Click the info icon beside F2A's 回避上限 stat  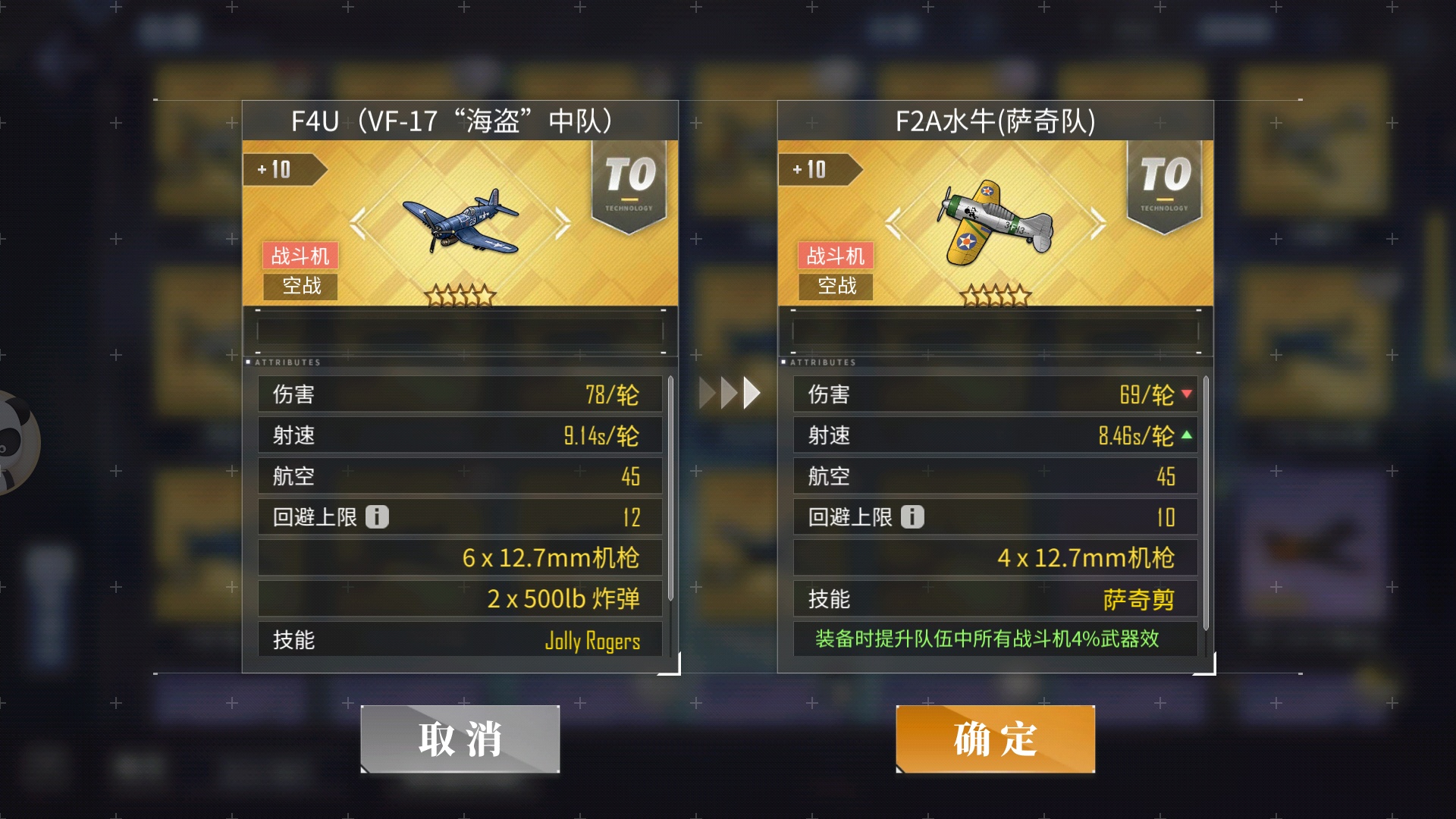(x=914, y=516)
